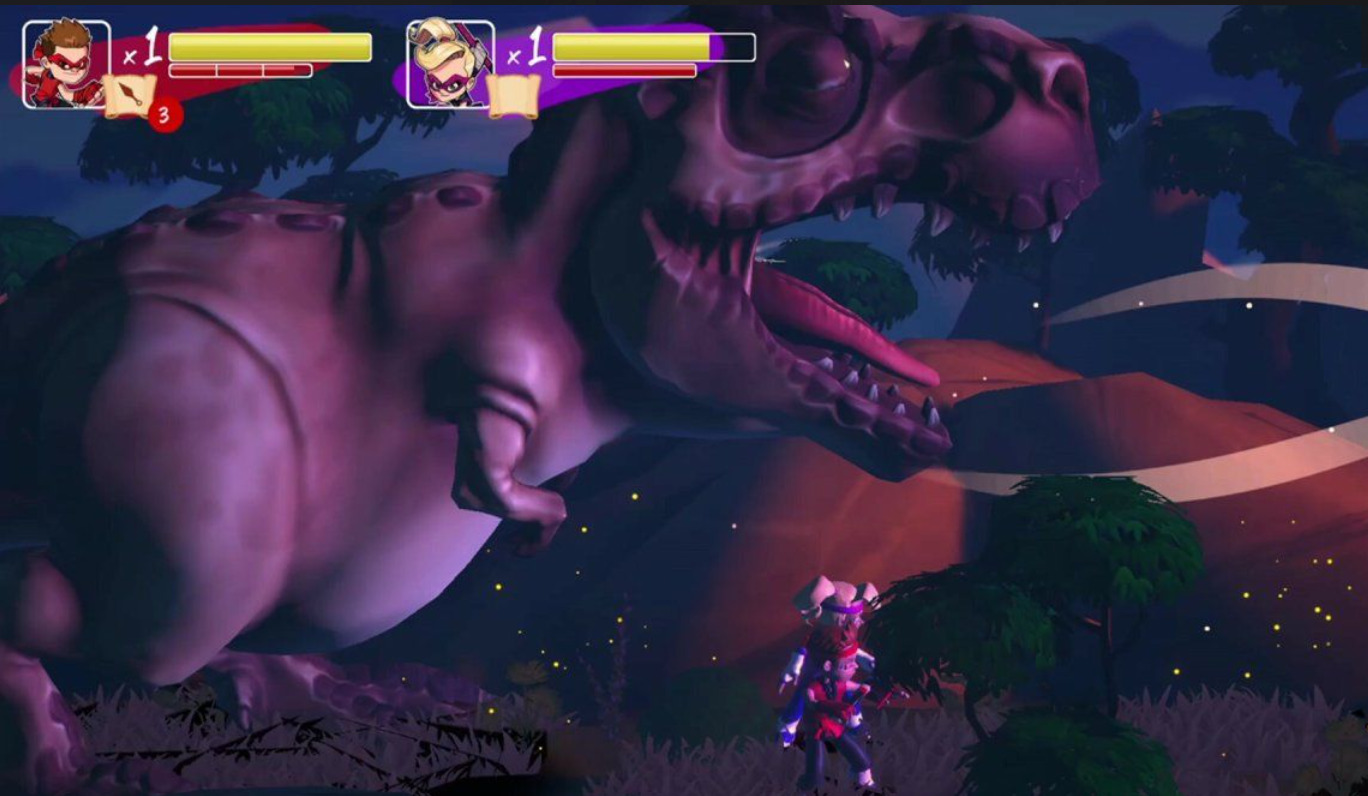The width and height of the screenshot is (1368, 796).
Task: Choose the kunai scroll item with red badge
Action: (131, 96)
